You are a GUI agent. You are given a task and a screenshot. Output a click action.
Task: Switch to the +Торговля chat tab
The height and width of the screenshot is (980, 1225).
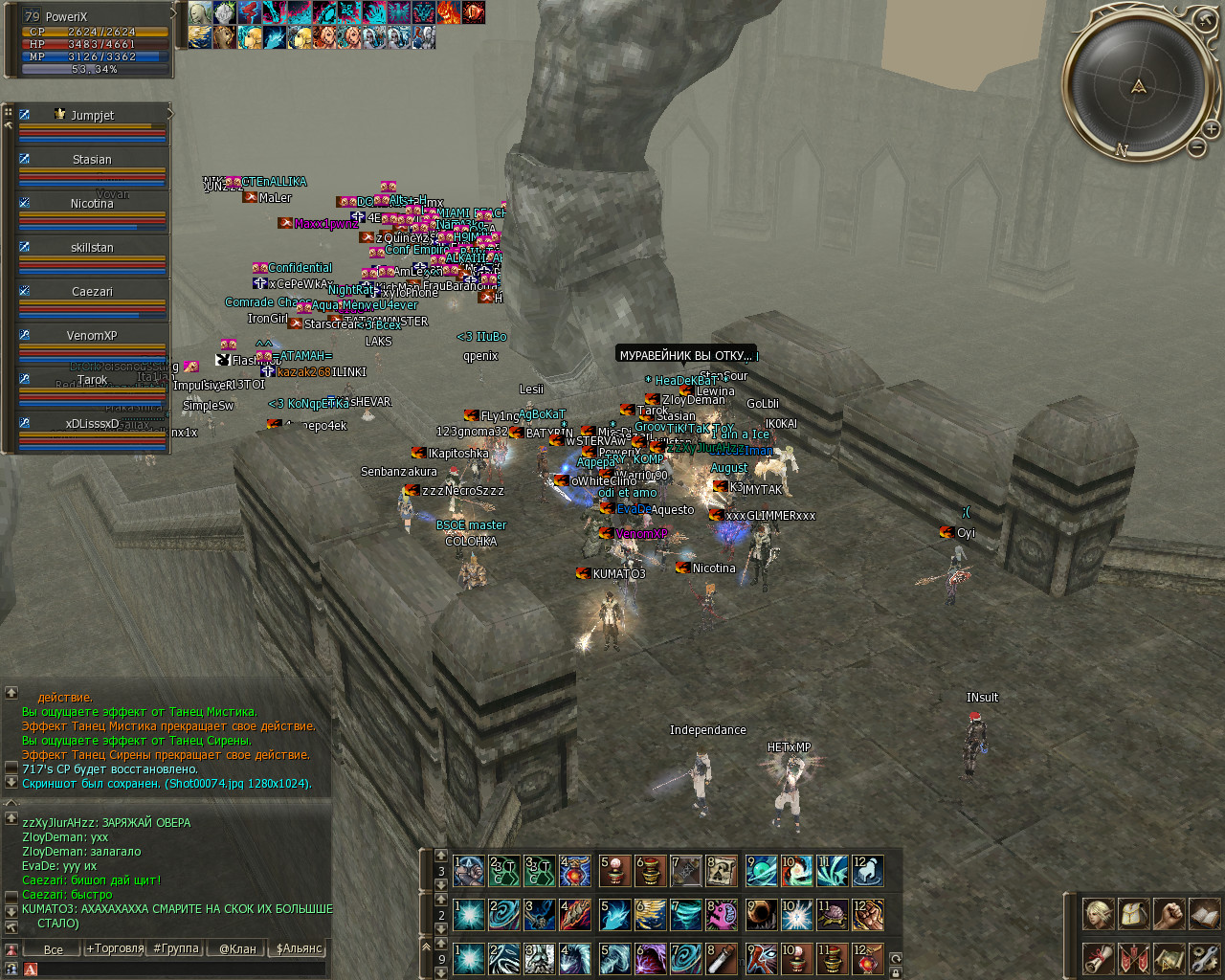tap(115, 948)
